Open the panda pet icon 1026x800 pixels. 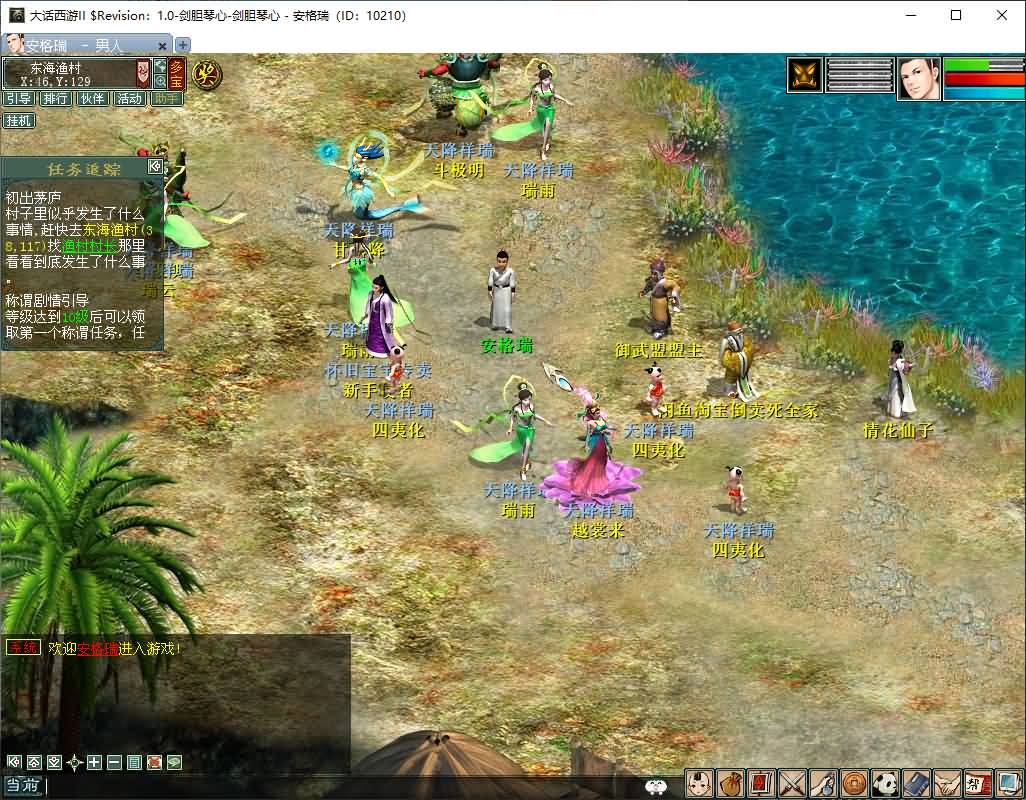point(885,783)
